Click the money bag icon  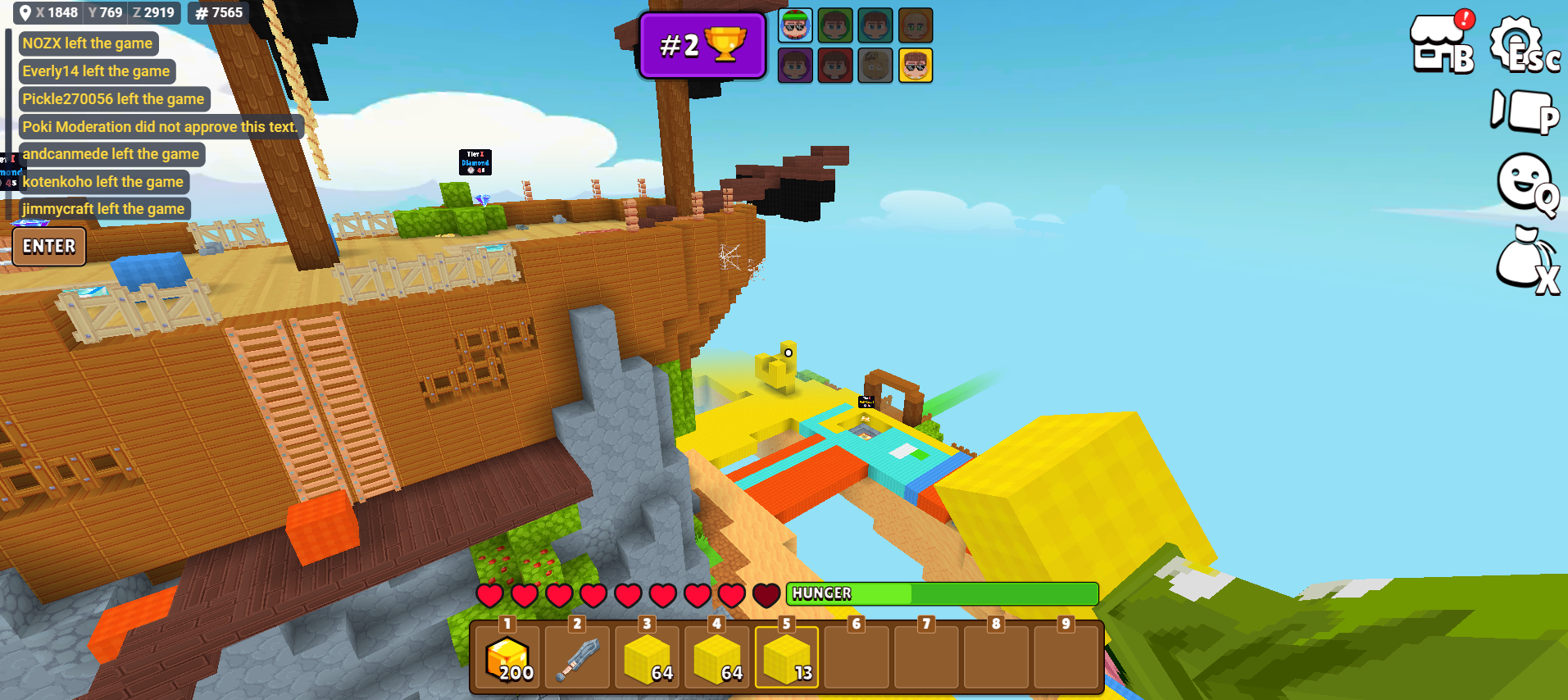(x=1524, y=259)
